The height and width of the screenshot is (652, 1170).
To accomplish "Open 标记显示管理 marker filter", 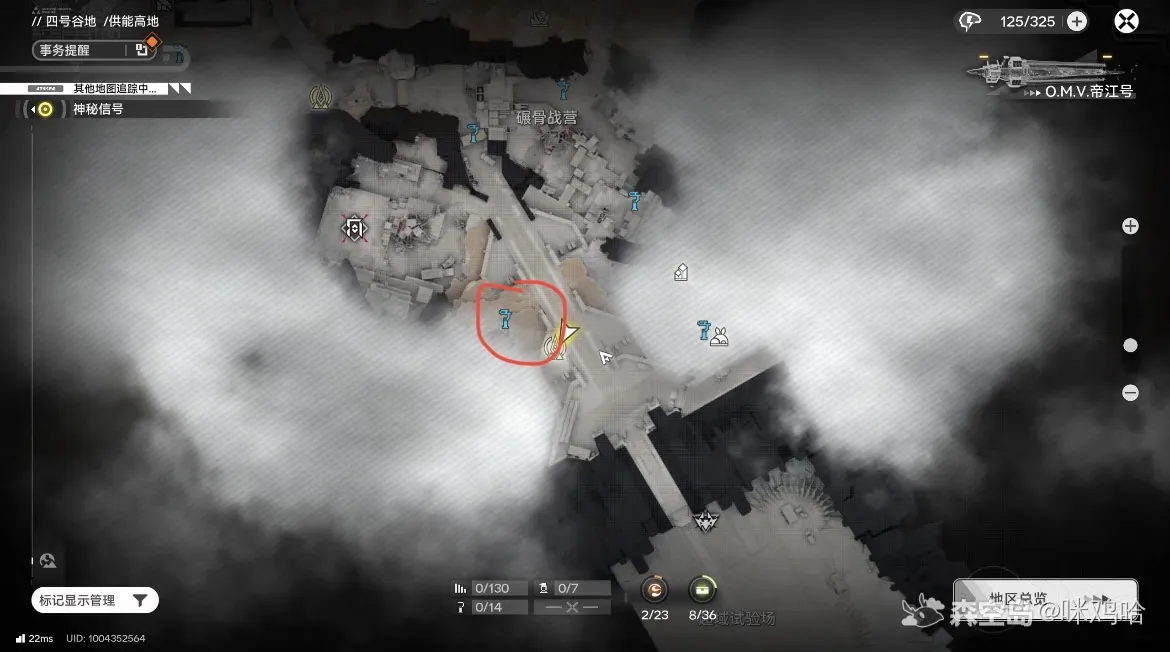I will (x=95, y=600).
